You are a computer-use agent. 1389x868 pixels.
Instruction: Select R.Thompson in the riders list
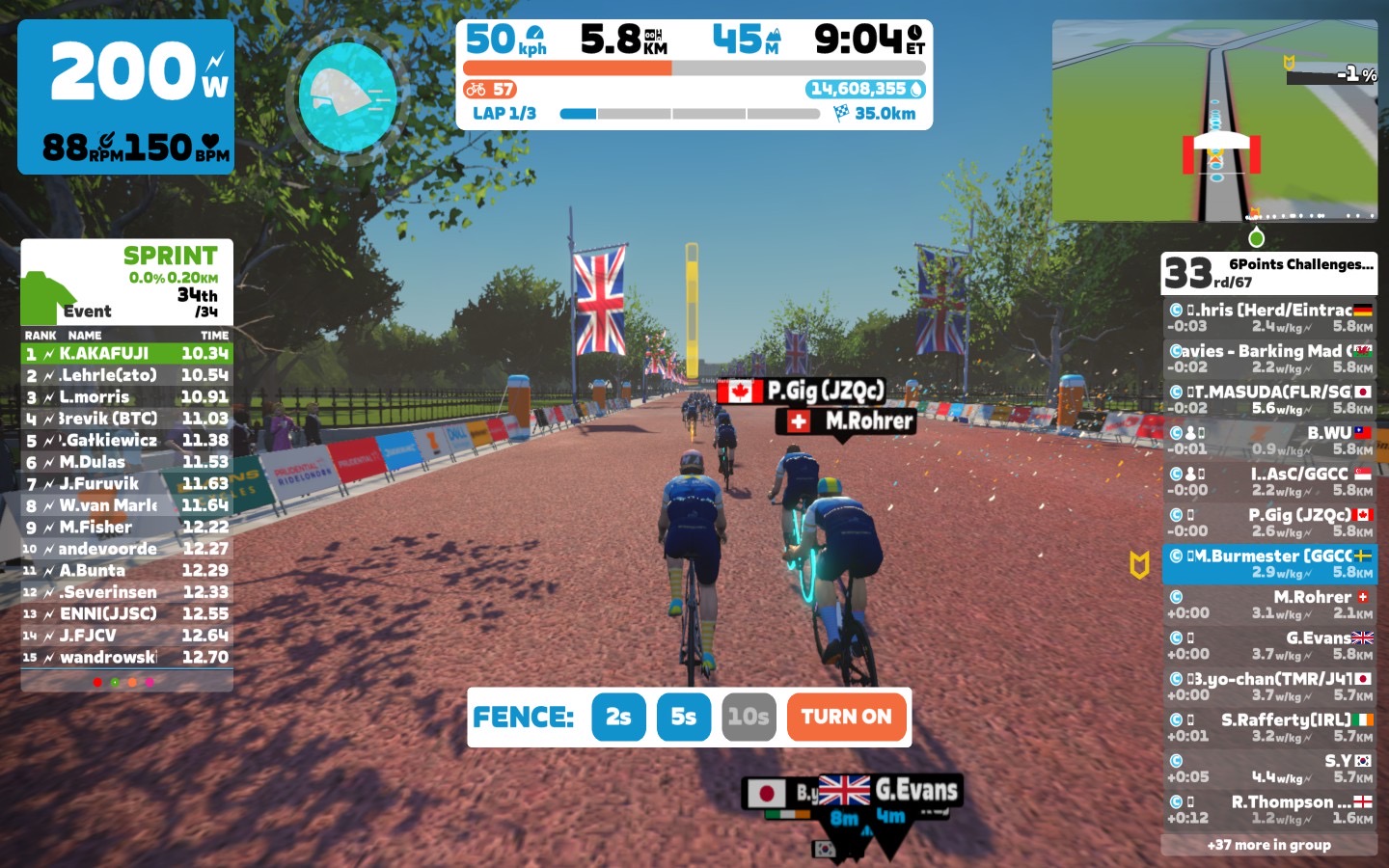point(1268,809)
